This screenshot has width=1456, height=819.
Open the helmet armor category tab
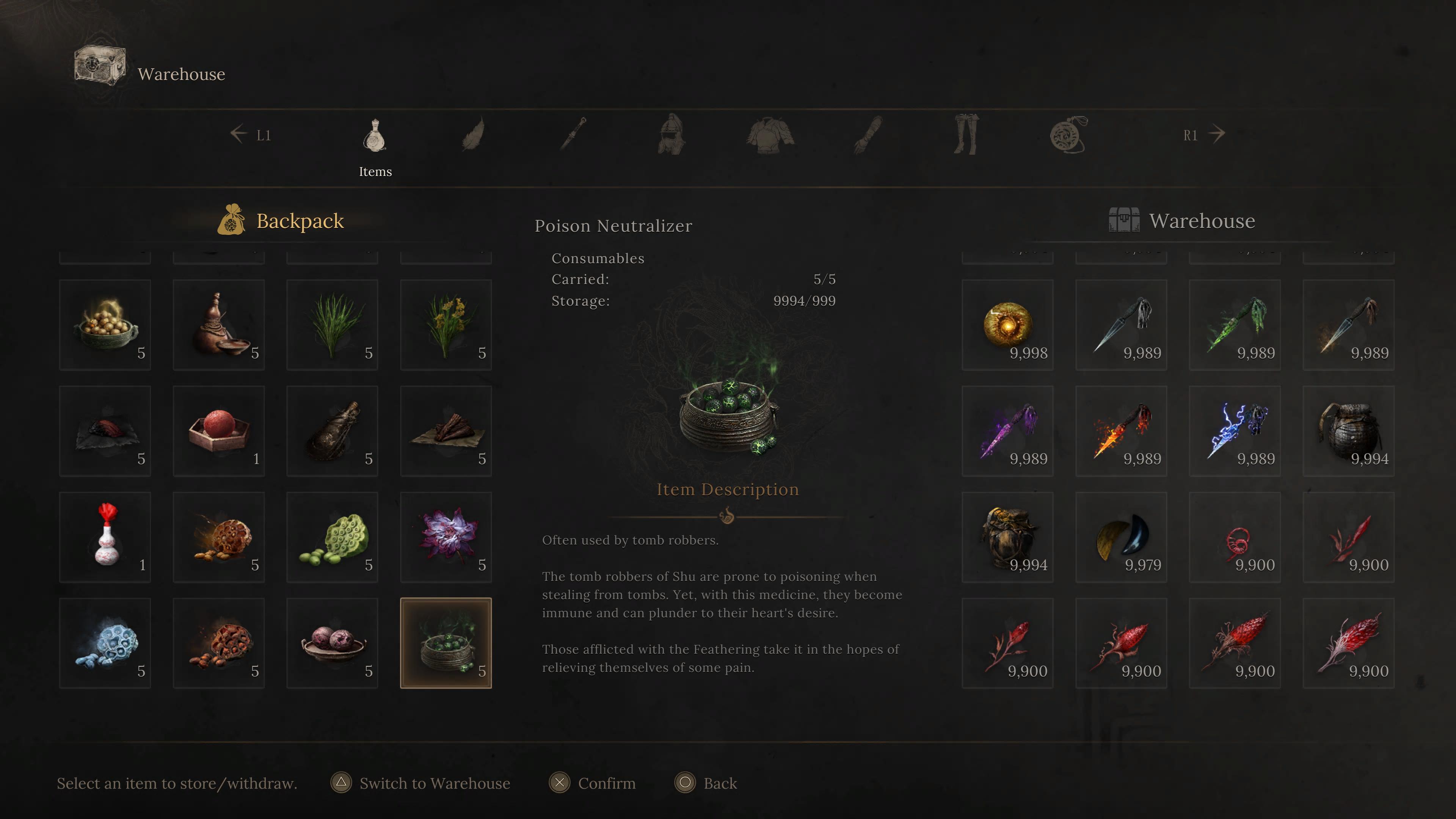click(x=672, y=135)
